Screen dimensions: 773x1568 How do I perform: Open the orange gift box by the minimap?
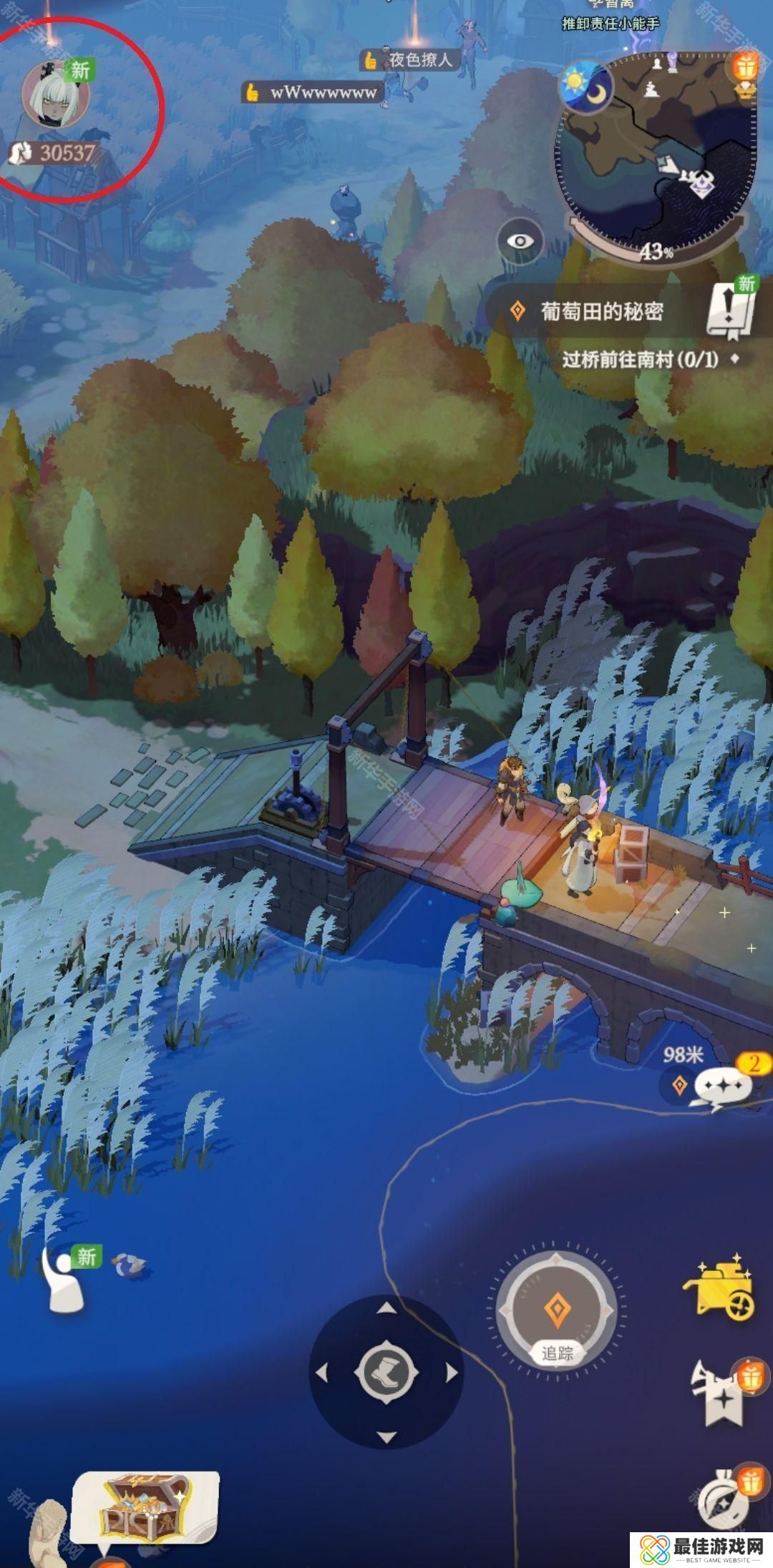744,67
